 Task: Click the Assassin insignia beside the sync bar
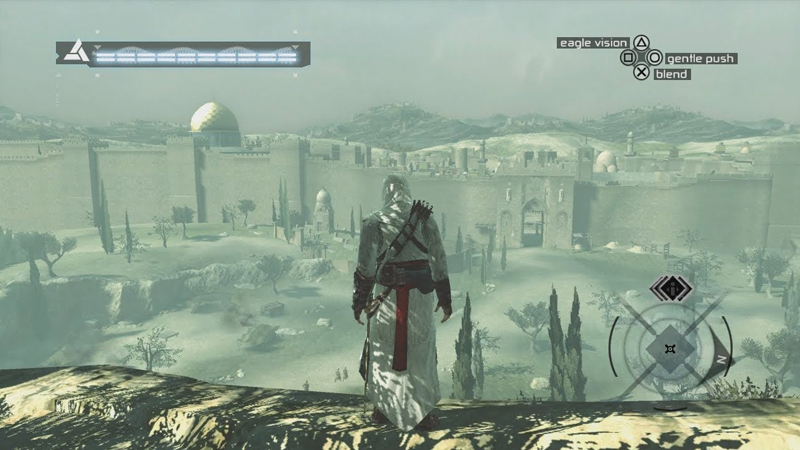pos(73,53)
